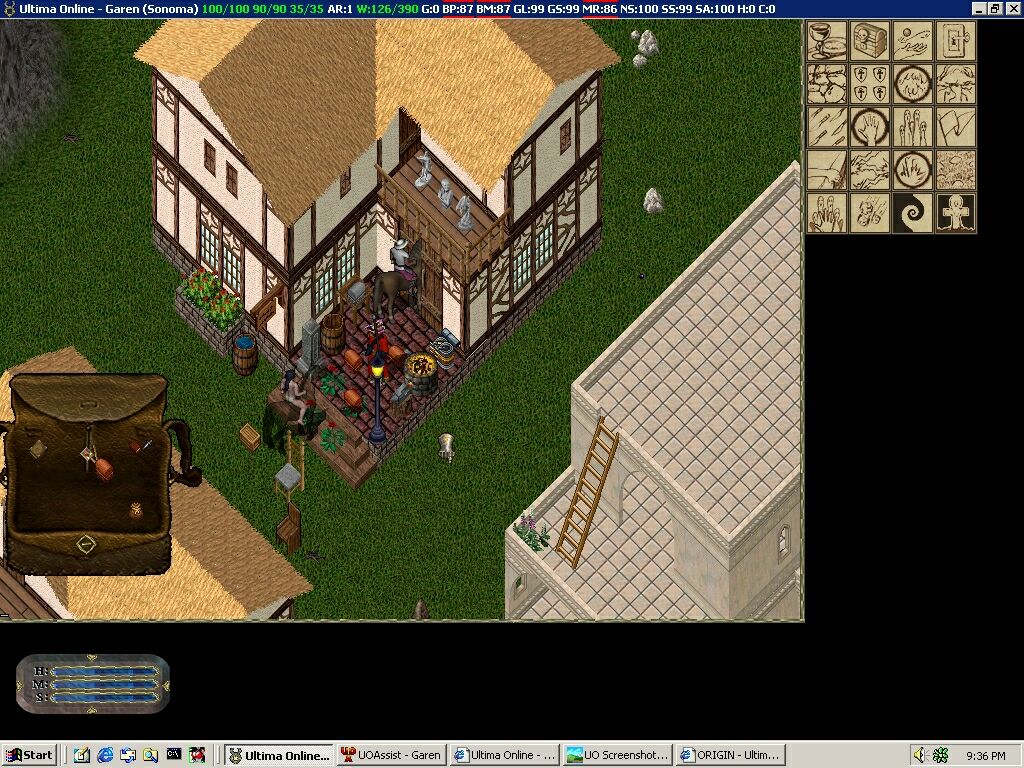Activate the four ankh shields spell
This screenshot has height=768, width=1024.
pos(870,84)
